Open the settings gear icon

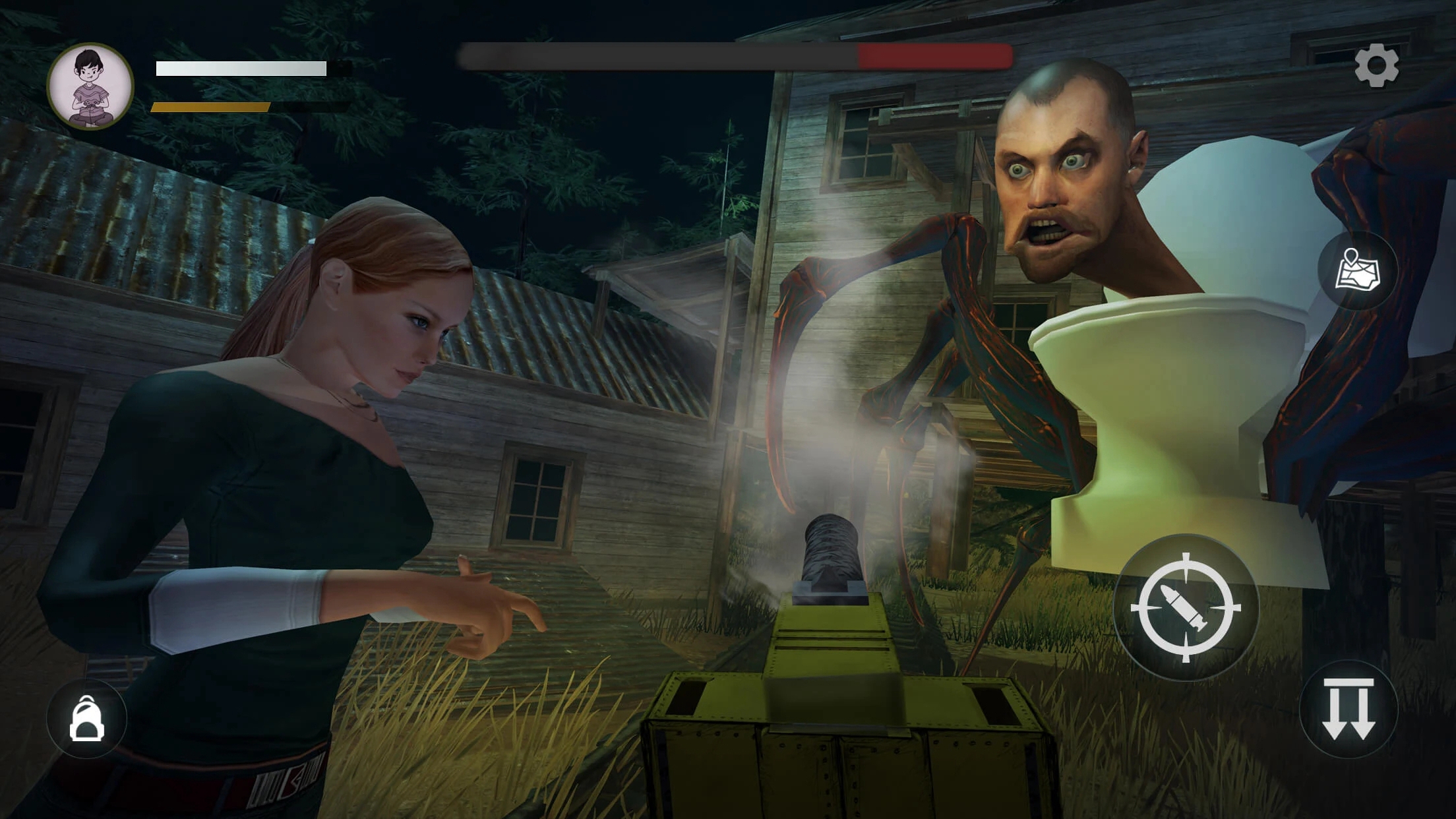[1376, 65]
